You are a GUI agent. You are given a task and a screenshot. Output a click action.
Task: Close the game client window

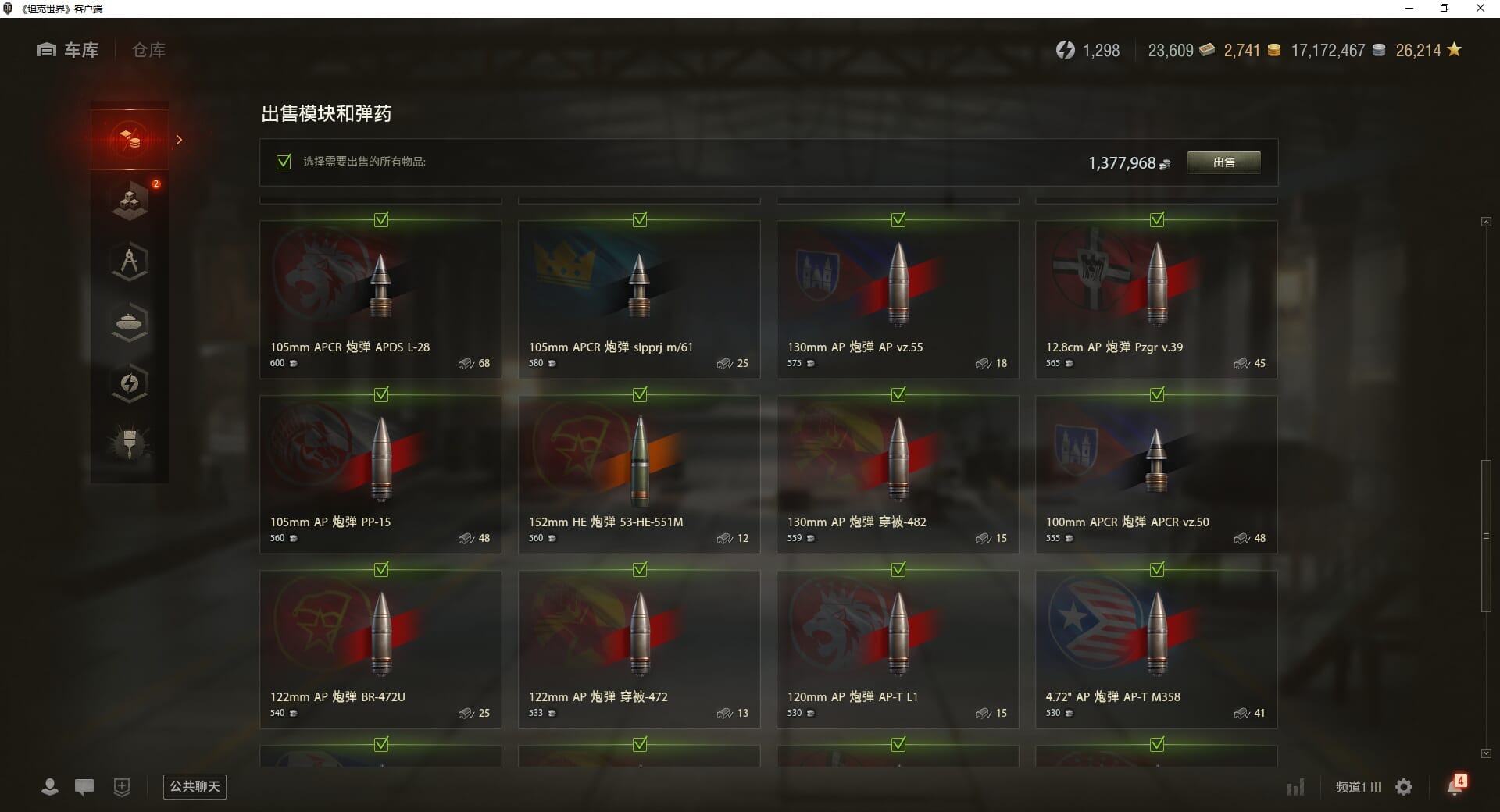pyautogui.click(x=1480, y=9)
